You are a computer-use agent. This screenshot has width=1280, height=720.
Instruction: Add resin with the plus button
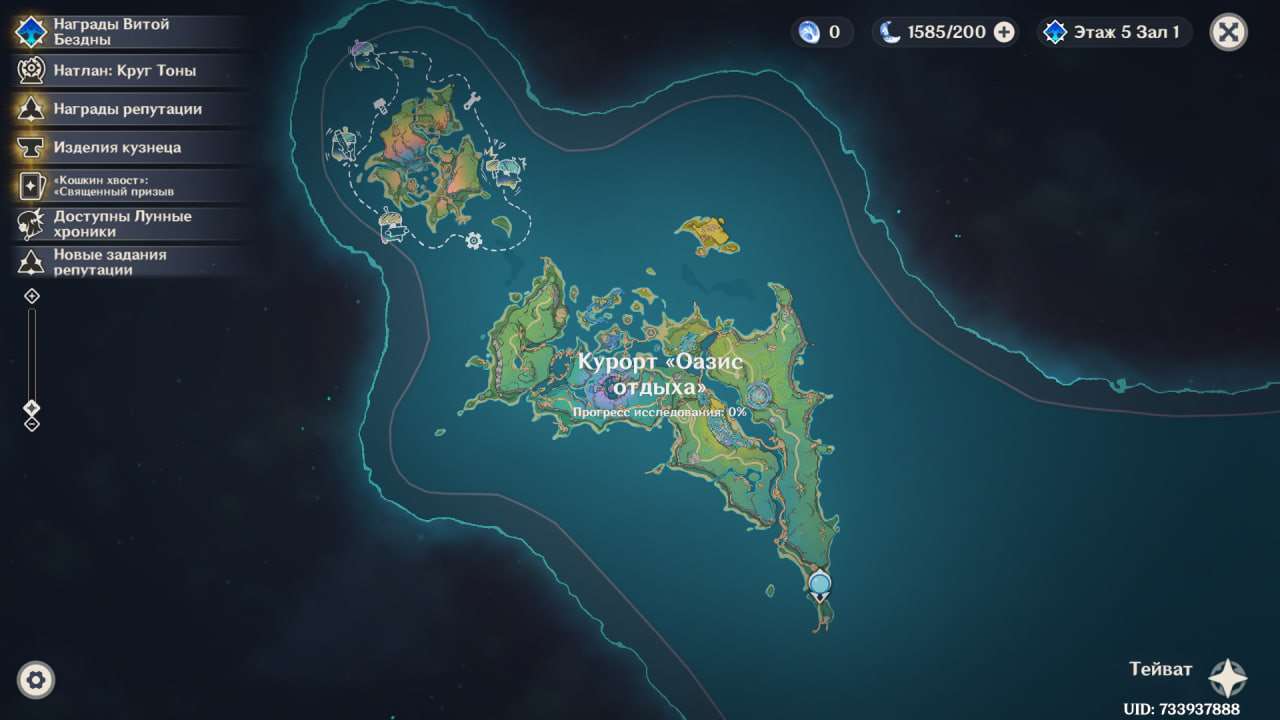(1004, 32)
